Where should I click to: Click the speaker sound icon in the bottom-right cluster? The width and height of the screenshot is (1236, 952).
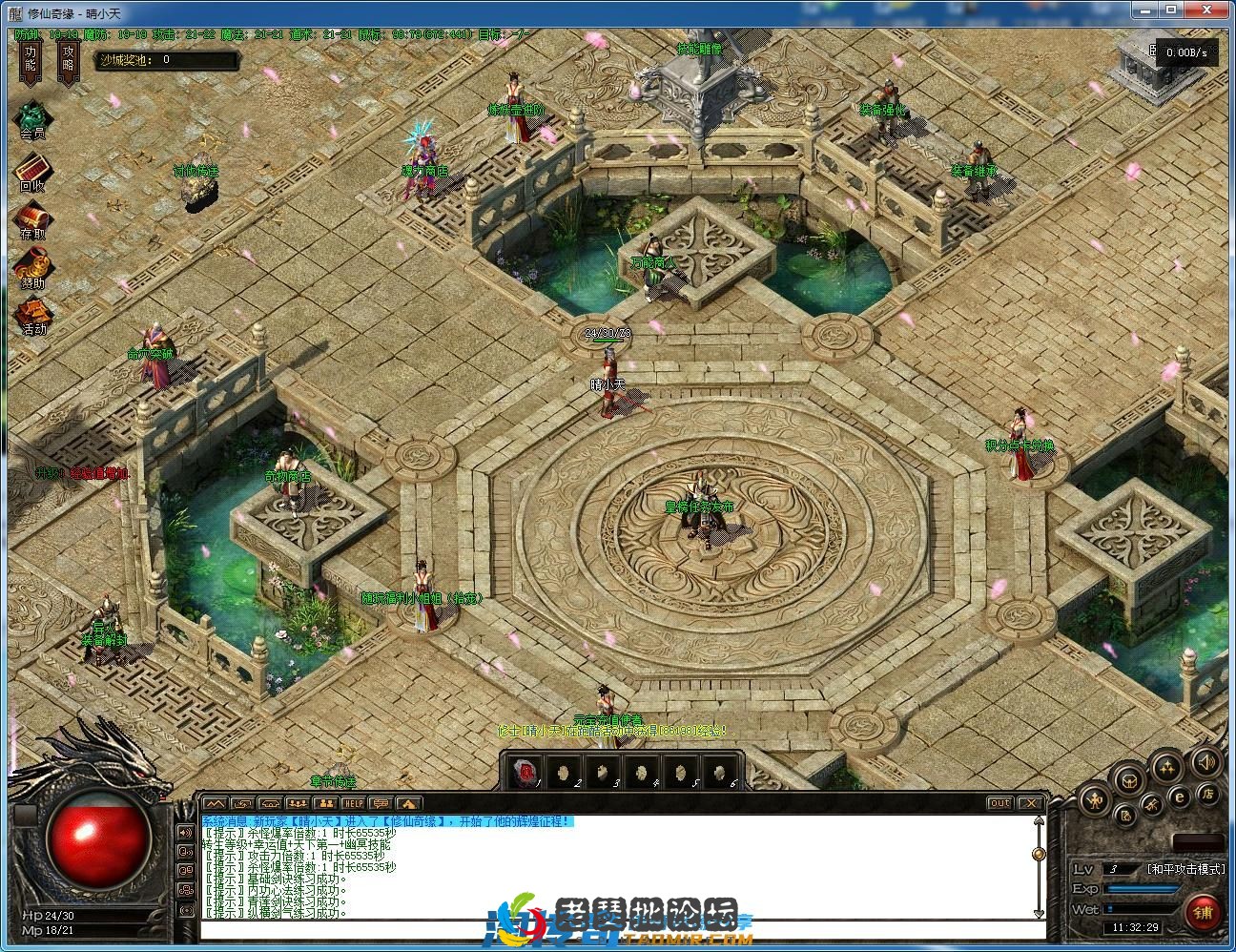(x=1205, y=763)
